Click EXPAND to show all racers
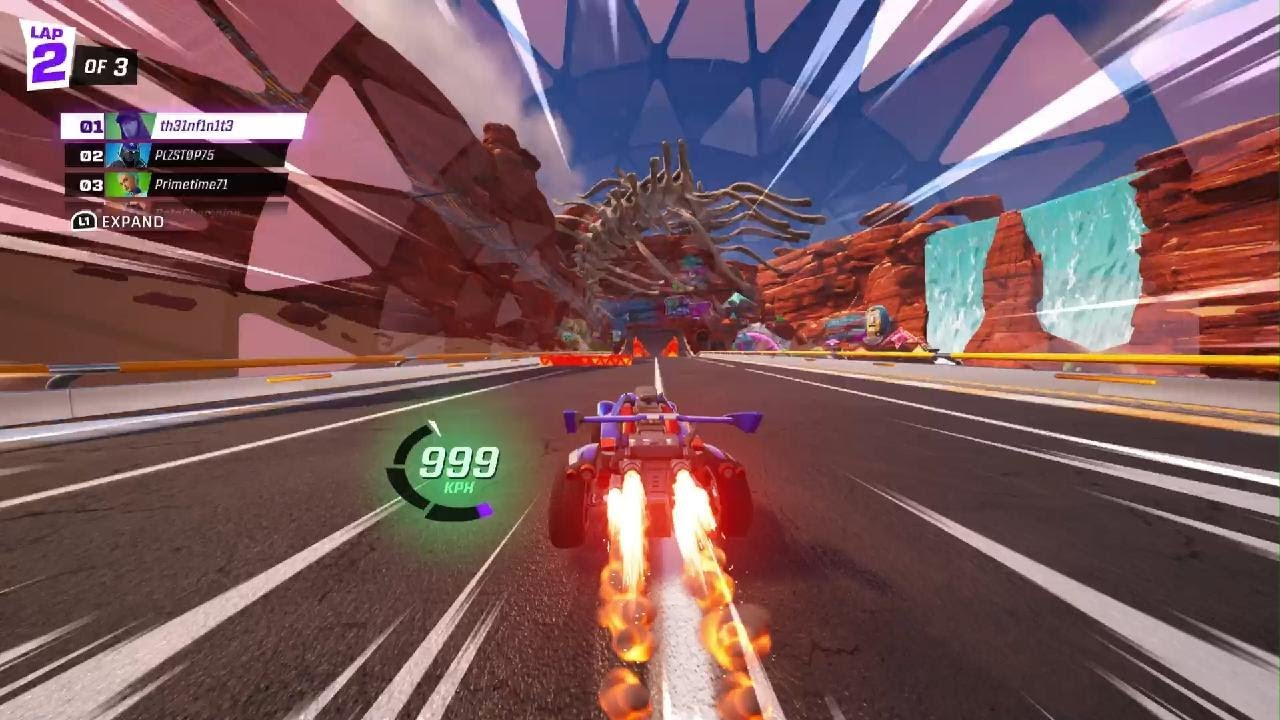This screenshot has width=1280, height=720. (x=133, y=221)
